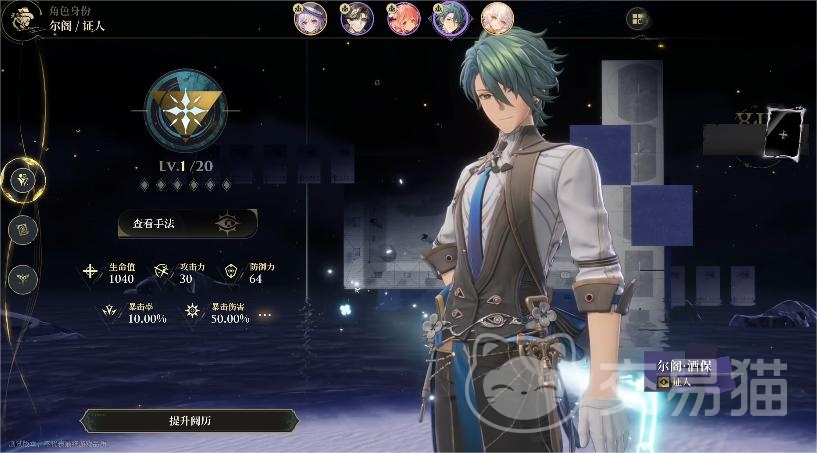Open the card-shaped side tab
Image resolution: width=817 pixels, height=453 pixels.
tap(23, 230)
